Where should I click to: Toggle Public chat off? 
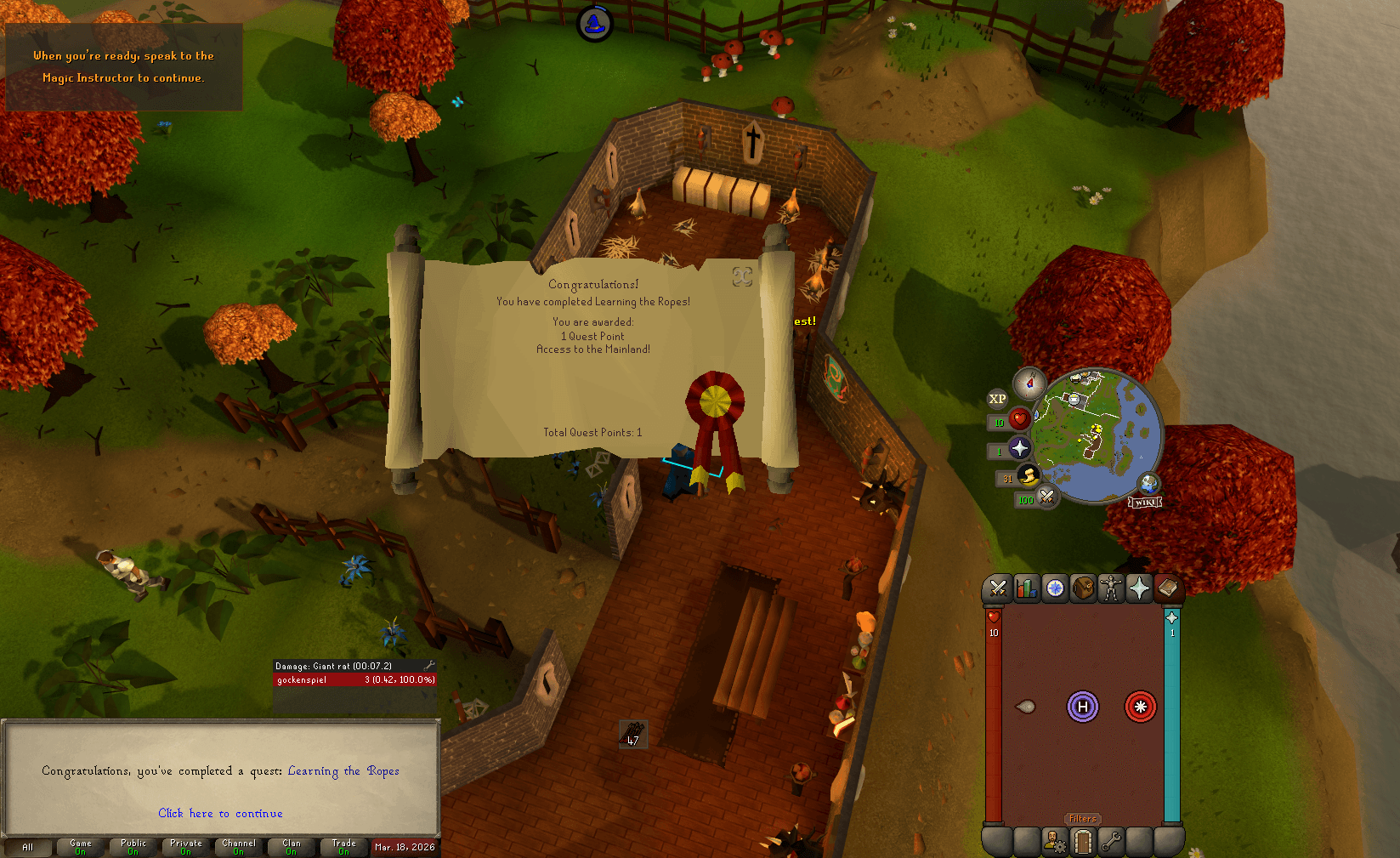click(132, 847)
